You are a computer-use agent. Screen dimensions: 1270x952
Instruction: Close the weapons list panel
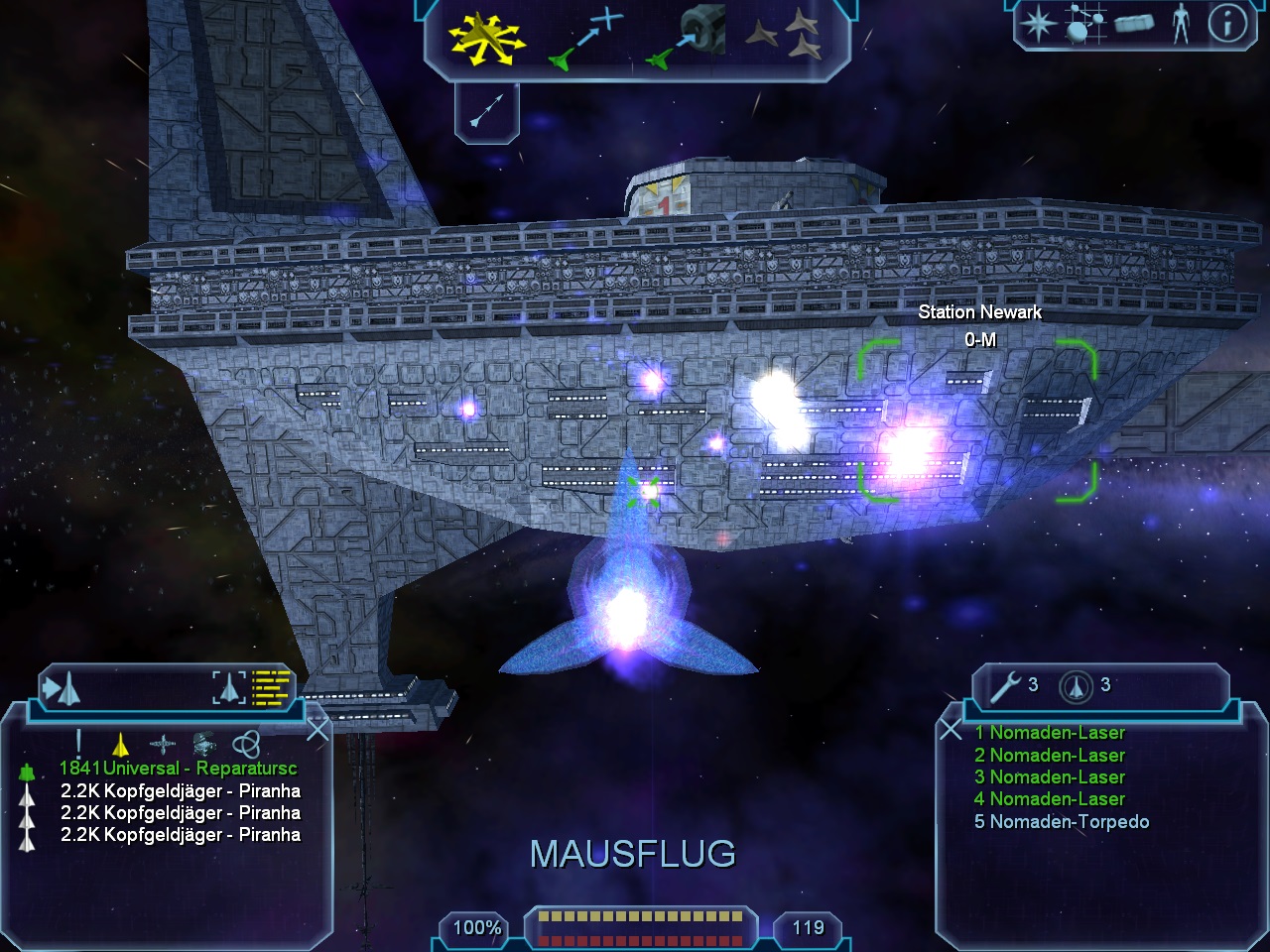click(950, 731)
